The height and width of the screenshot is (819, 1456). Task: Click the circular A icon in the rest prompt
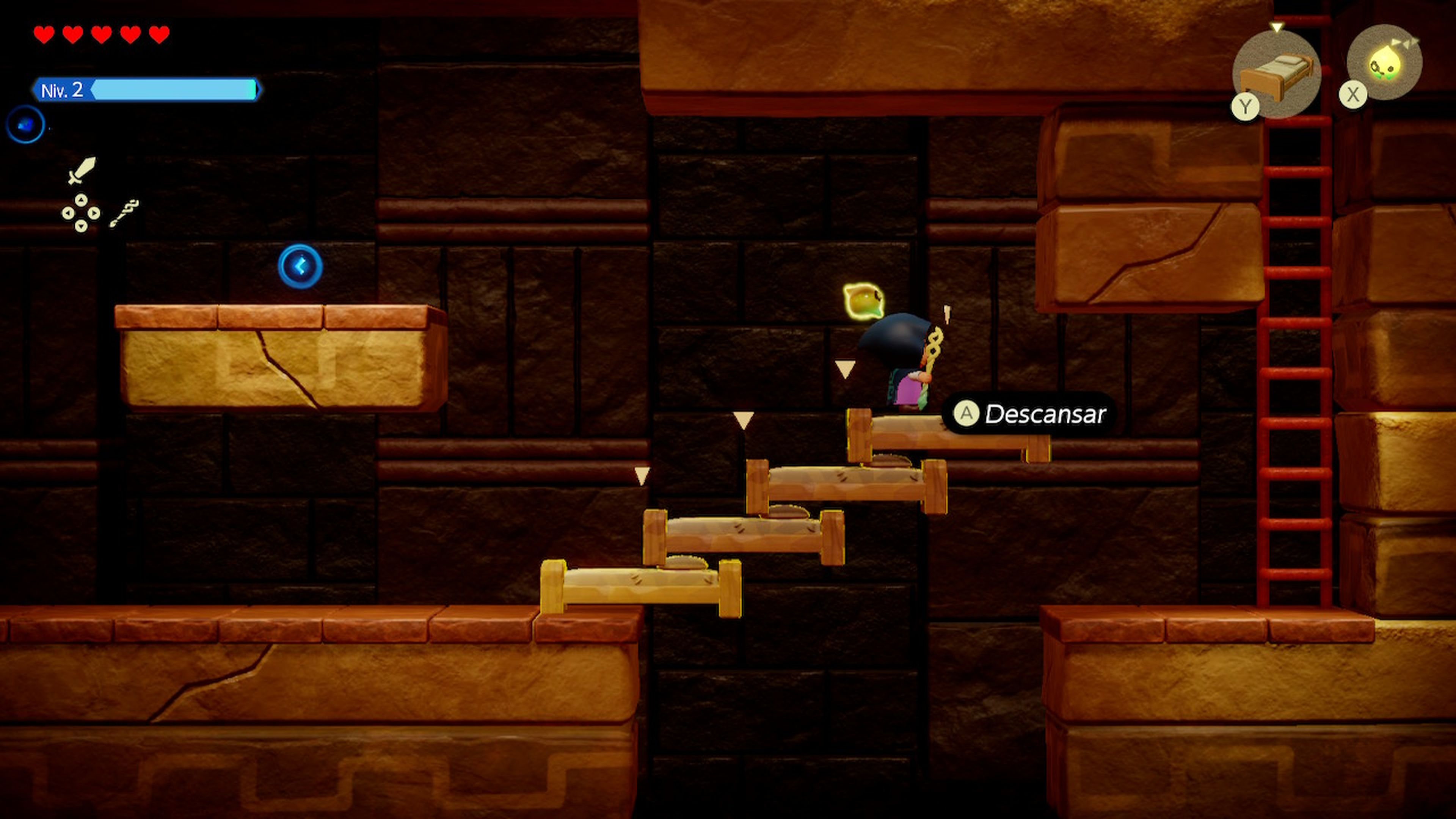966,413
